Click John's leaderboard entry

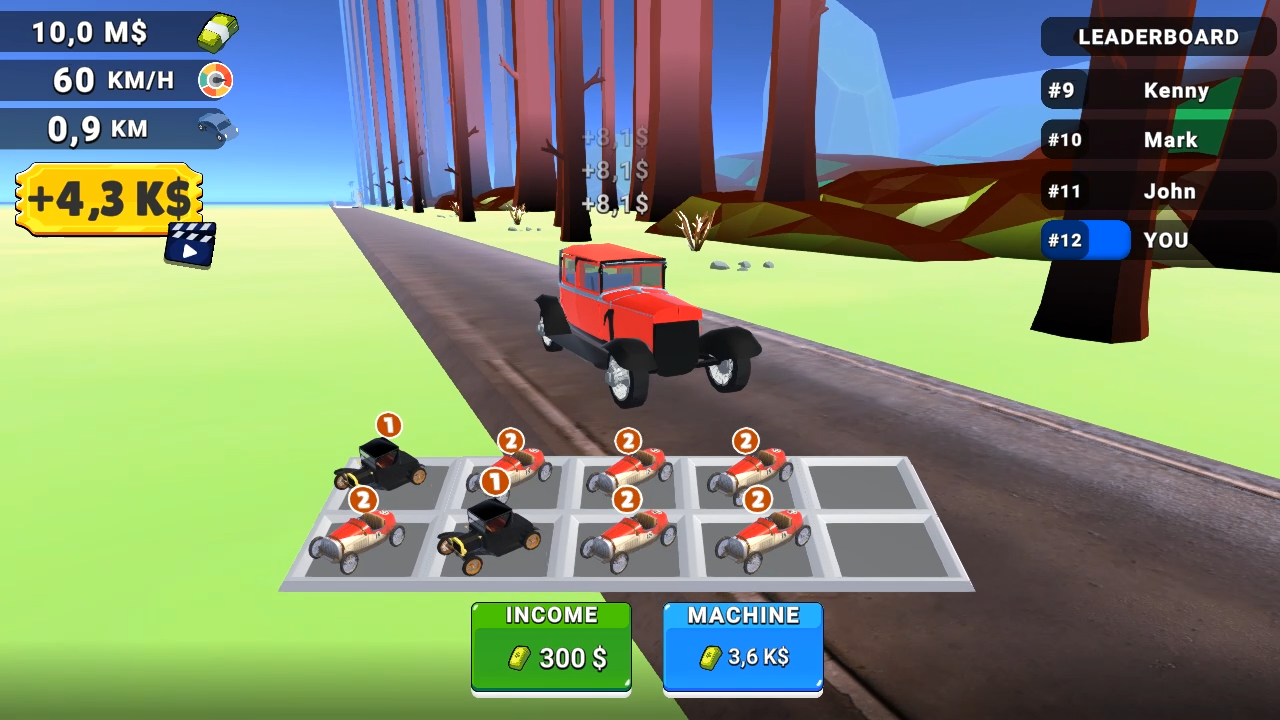1157,191
